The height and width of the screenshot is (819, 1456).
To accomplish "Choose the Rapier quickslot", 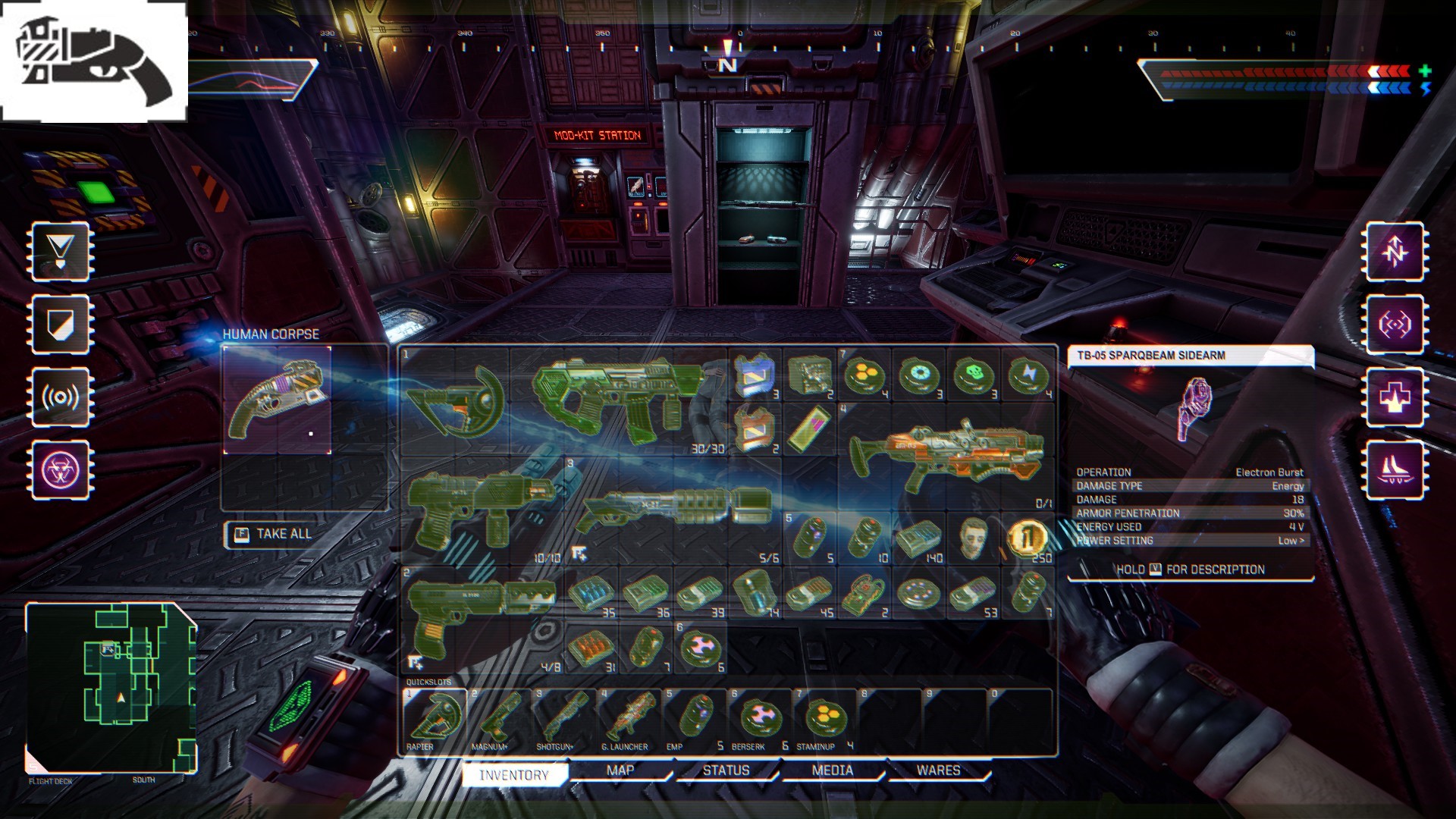I will pos(435,718).
